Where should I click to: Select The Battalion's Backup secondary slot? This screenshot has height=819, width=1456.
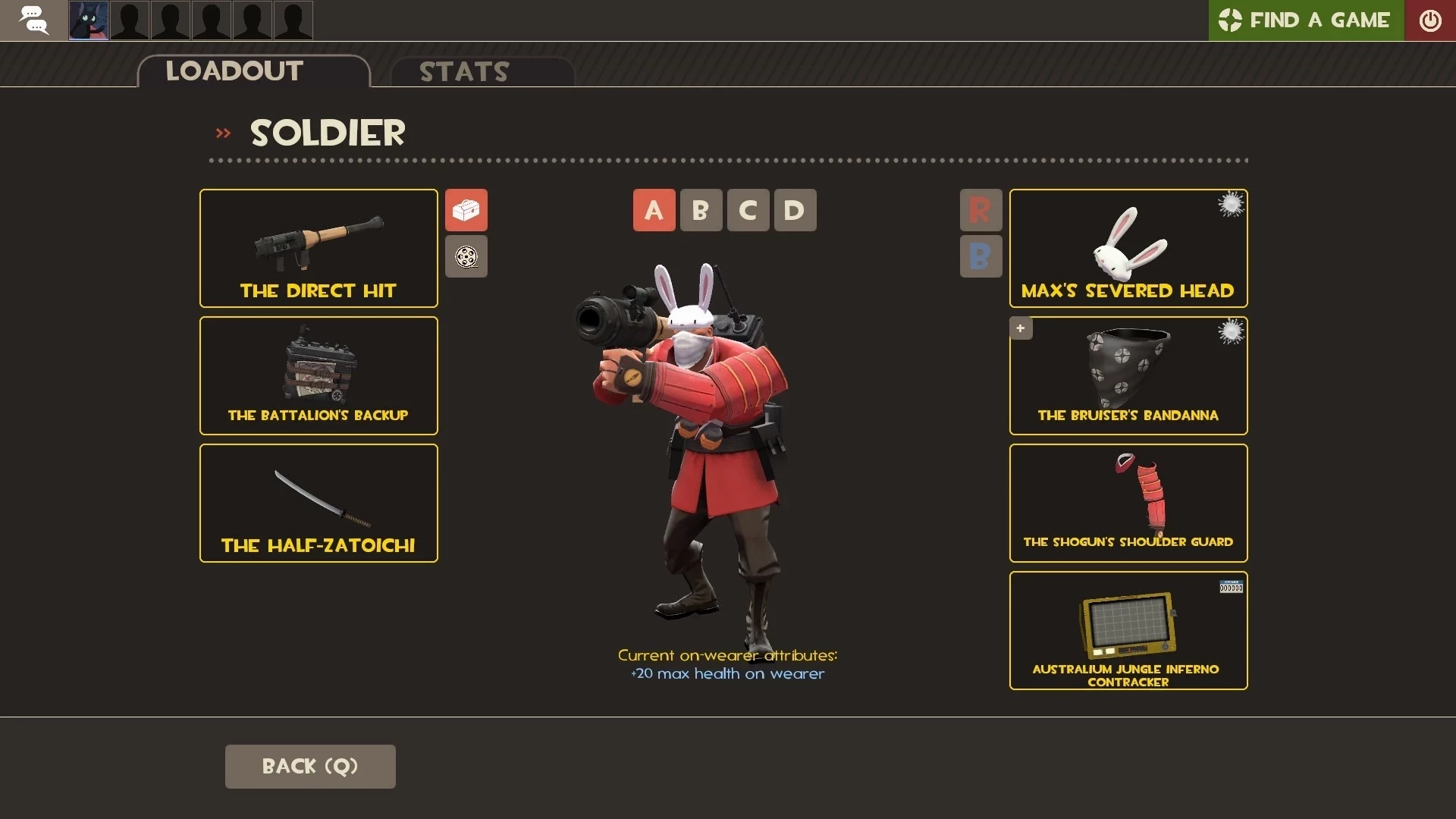[x=318, y=375]
